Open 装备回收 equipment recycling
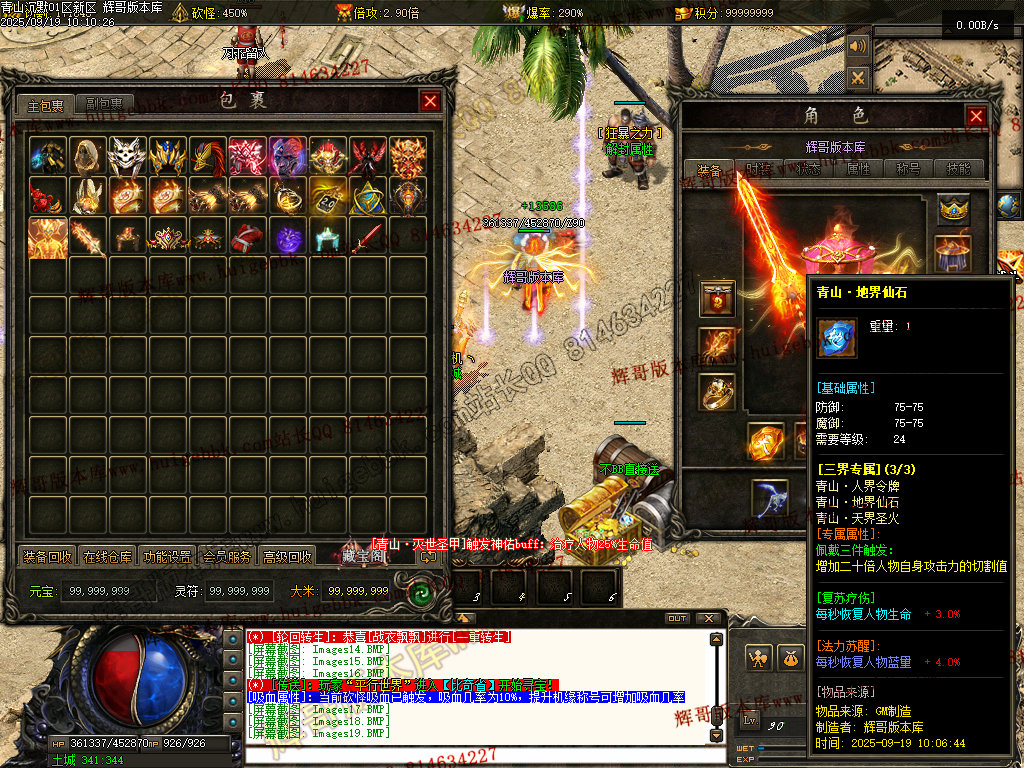The height and width of the screenshot is (768, 1024). click(47, 557)
